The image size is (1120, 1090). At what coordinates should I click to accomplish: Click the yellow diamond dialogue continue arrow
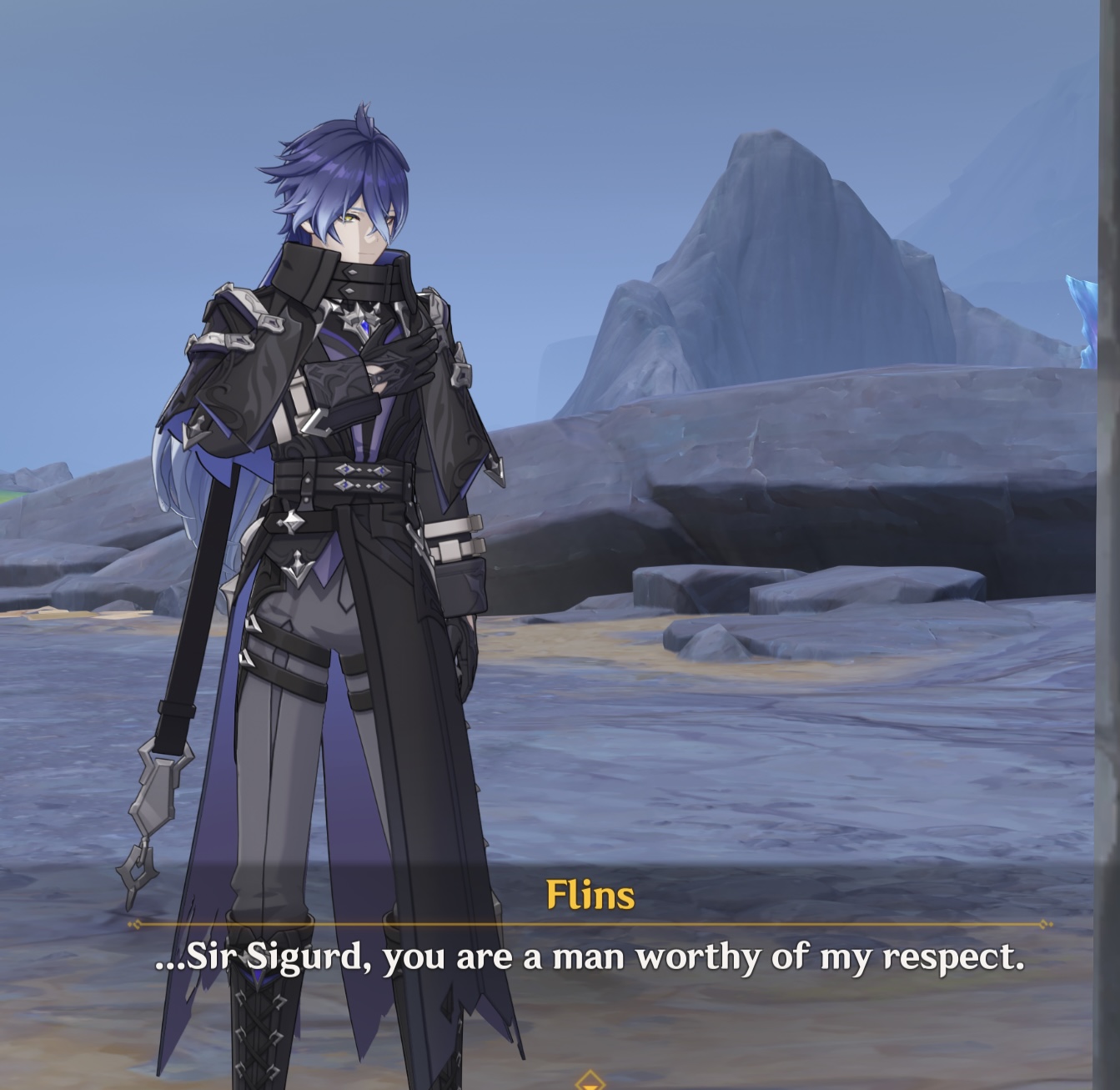point(590,1081)
